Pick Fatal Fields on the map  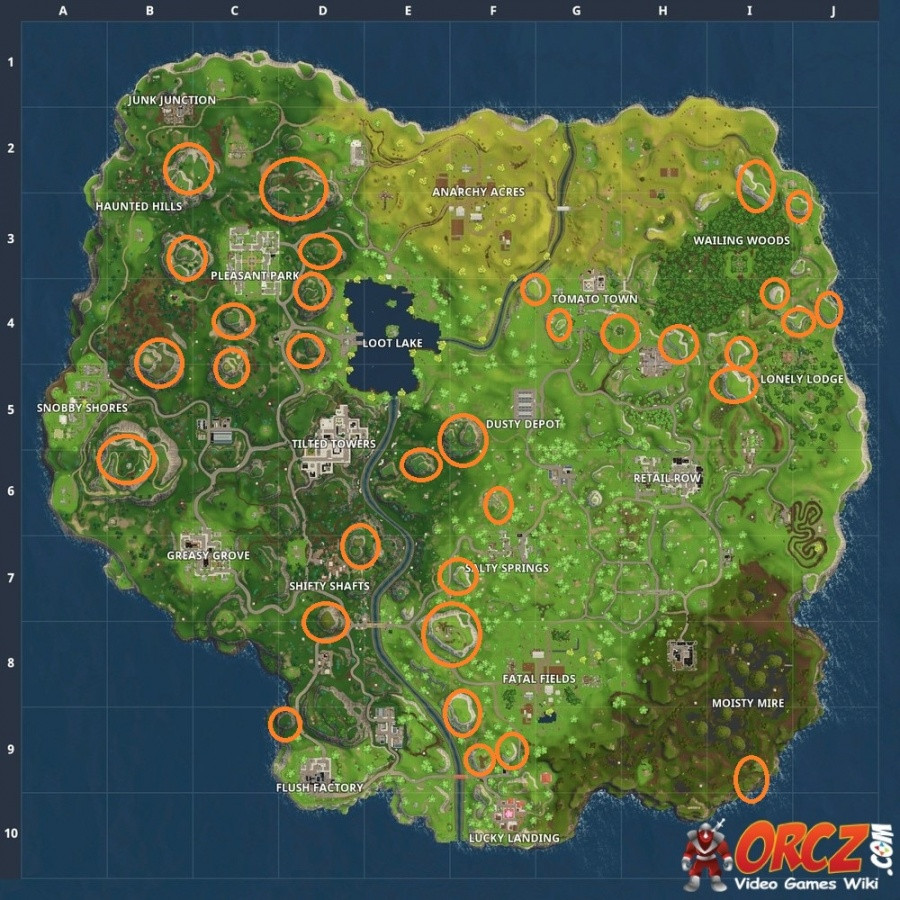pos(539,679)
